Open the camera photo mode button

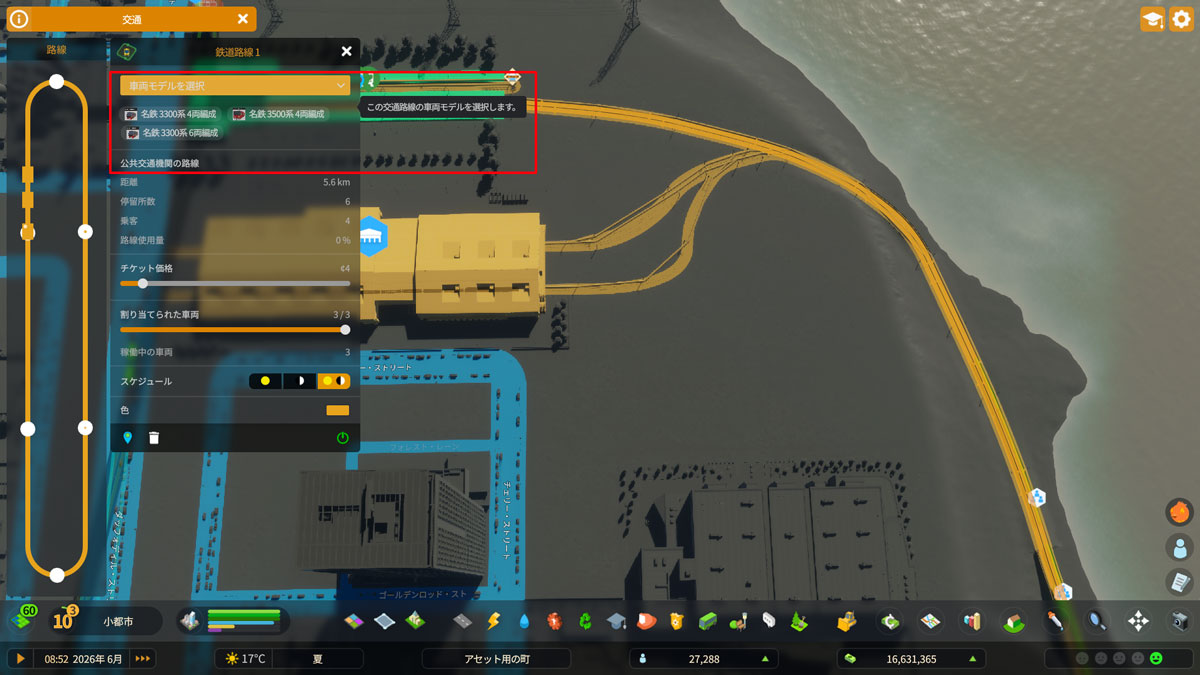click(x=1179, y=621)
